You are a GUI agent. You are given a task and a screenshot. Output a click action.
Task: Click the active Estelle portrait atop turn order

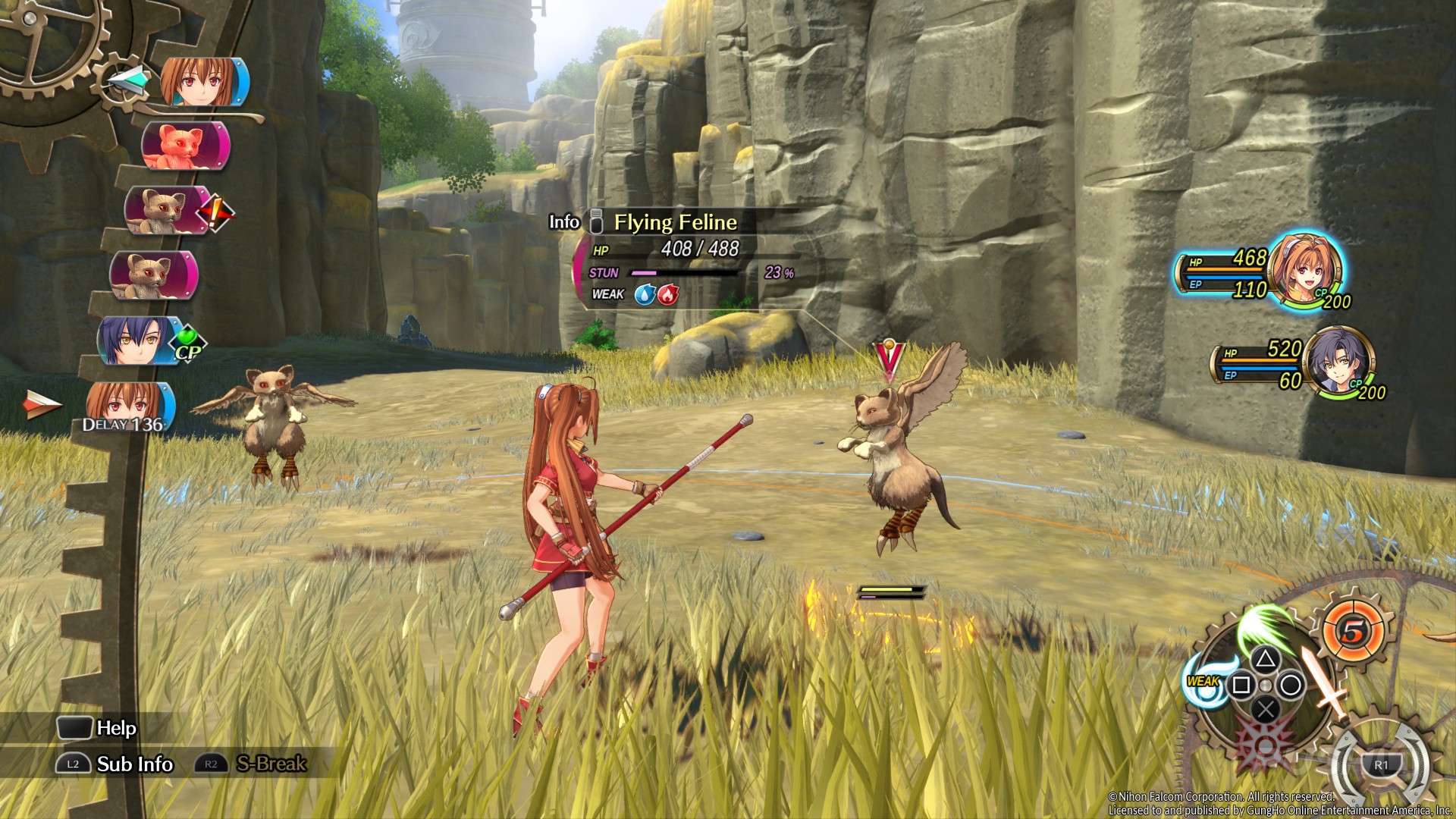coord(205,82)
